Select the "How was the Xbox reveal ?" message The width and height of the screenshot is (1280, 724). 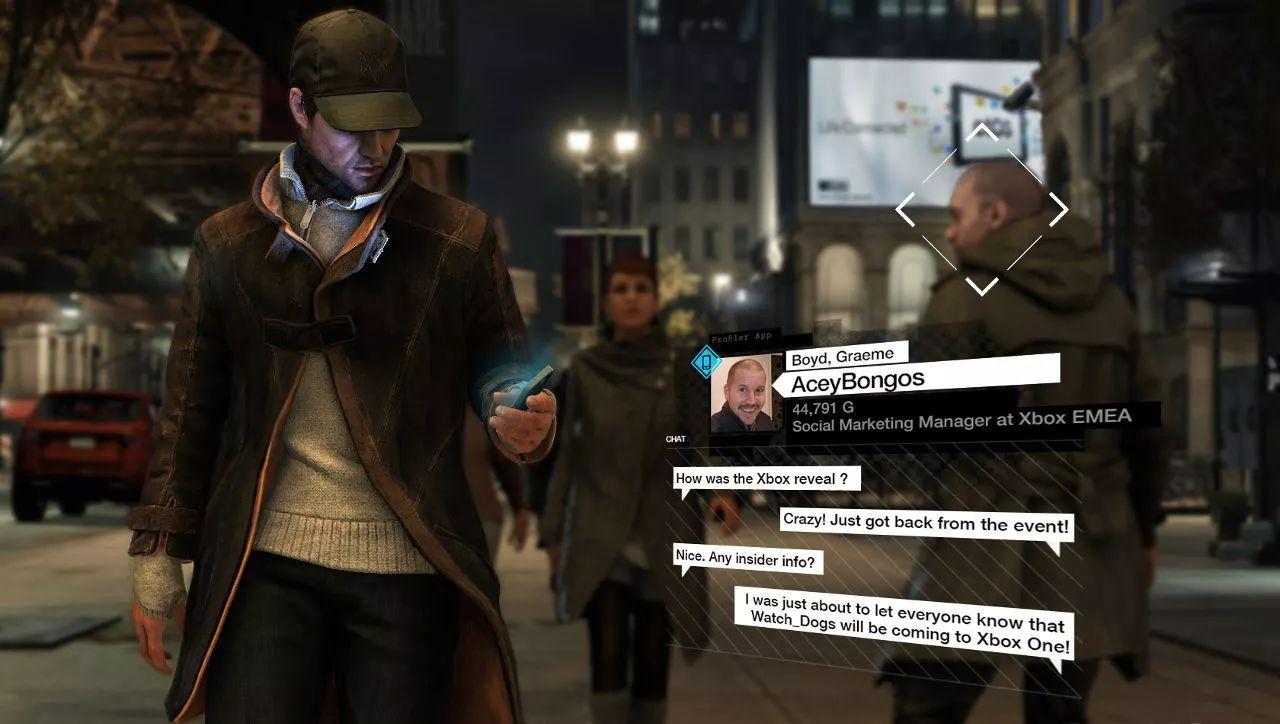(x=767, y=478)
